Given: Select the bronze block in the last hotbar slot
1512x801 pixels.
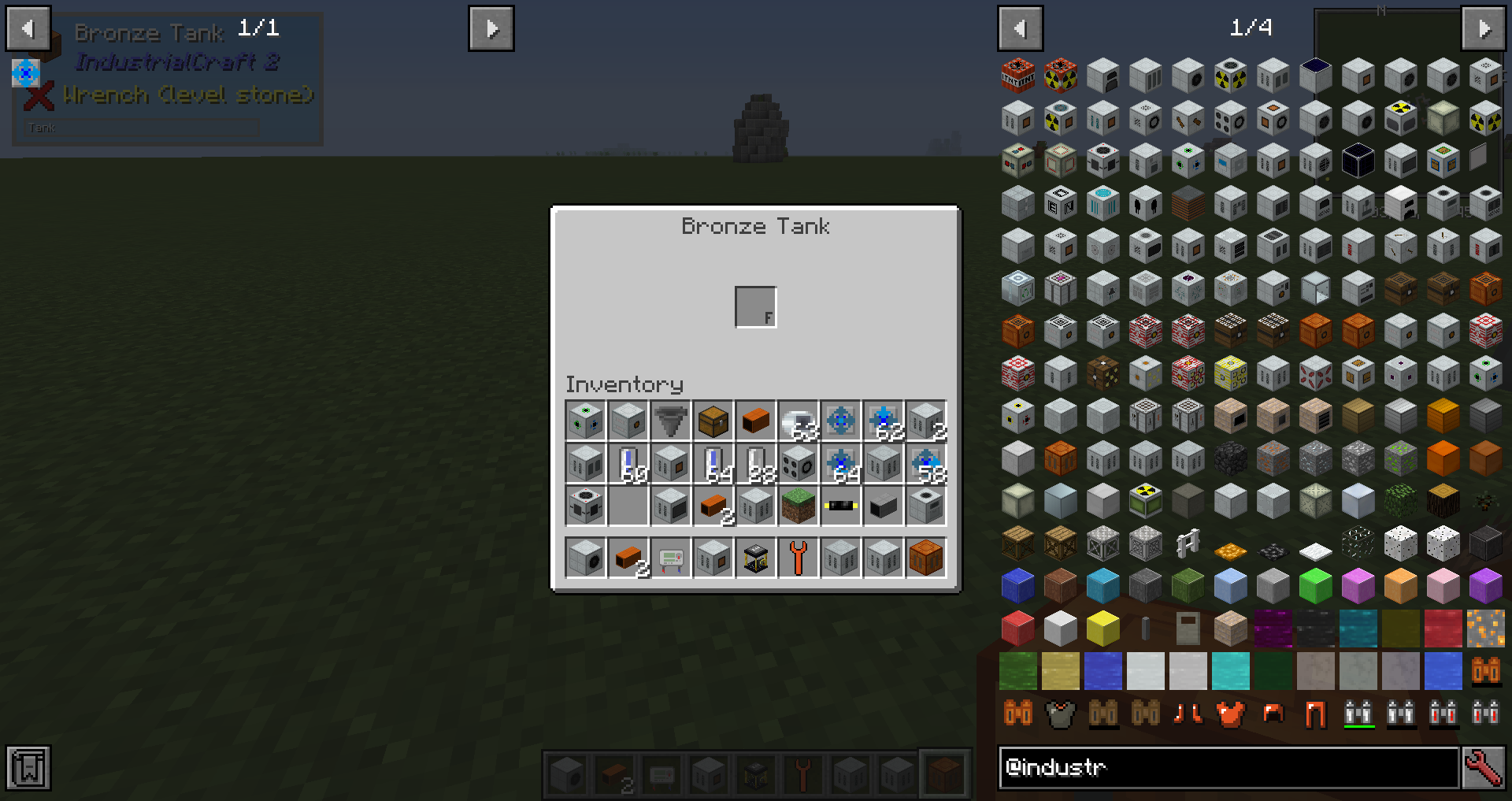Looking at the screenshot, I should point(925,558).
